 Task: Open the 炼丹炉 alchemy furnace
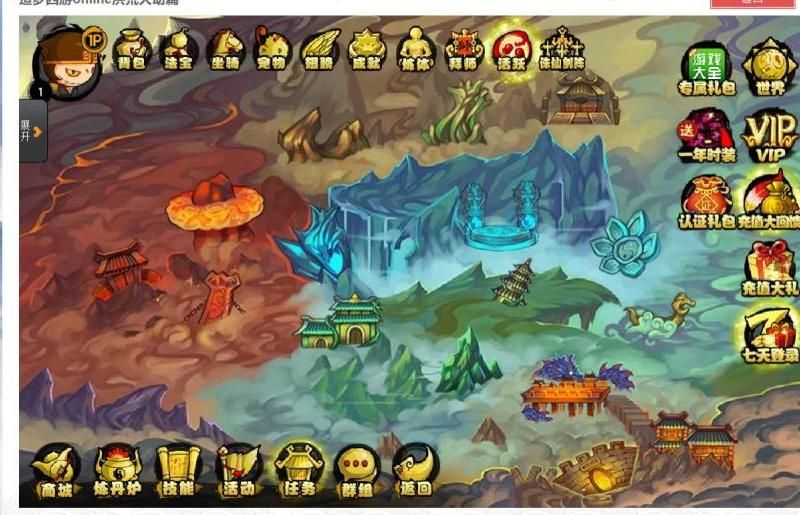point(118,470)
